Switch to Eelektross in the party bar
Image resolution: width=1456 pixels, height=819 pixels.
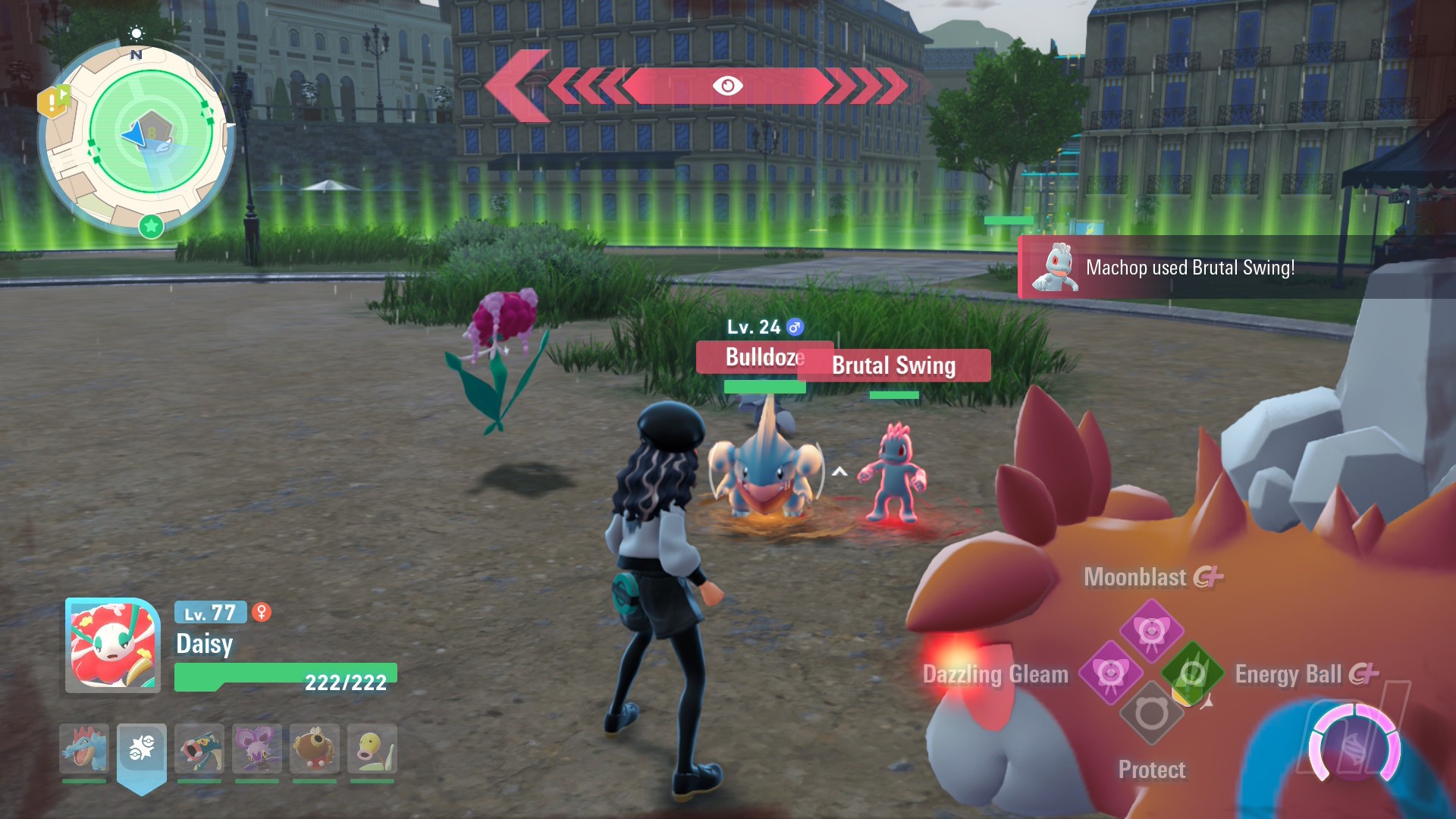199,748
